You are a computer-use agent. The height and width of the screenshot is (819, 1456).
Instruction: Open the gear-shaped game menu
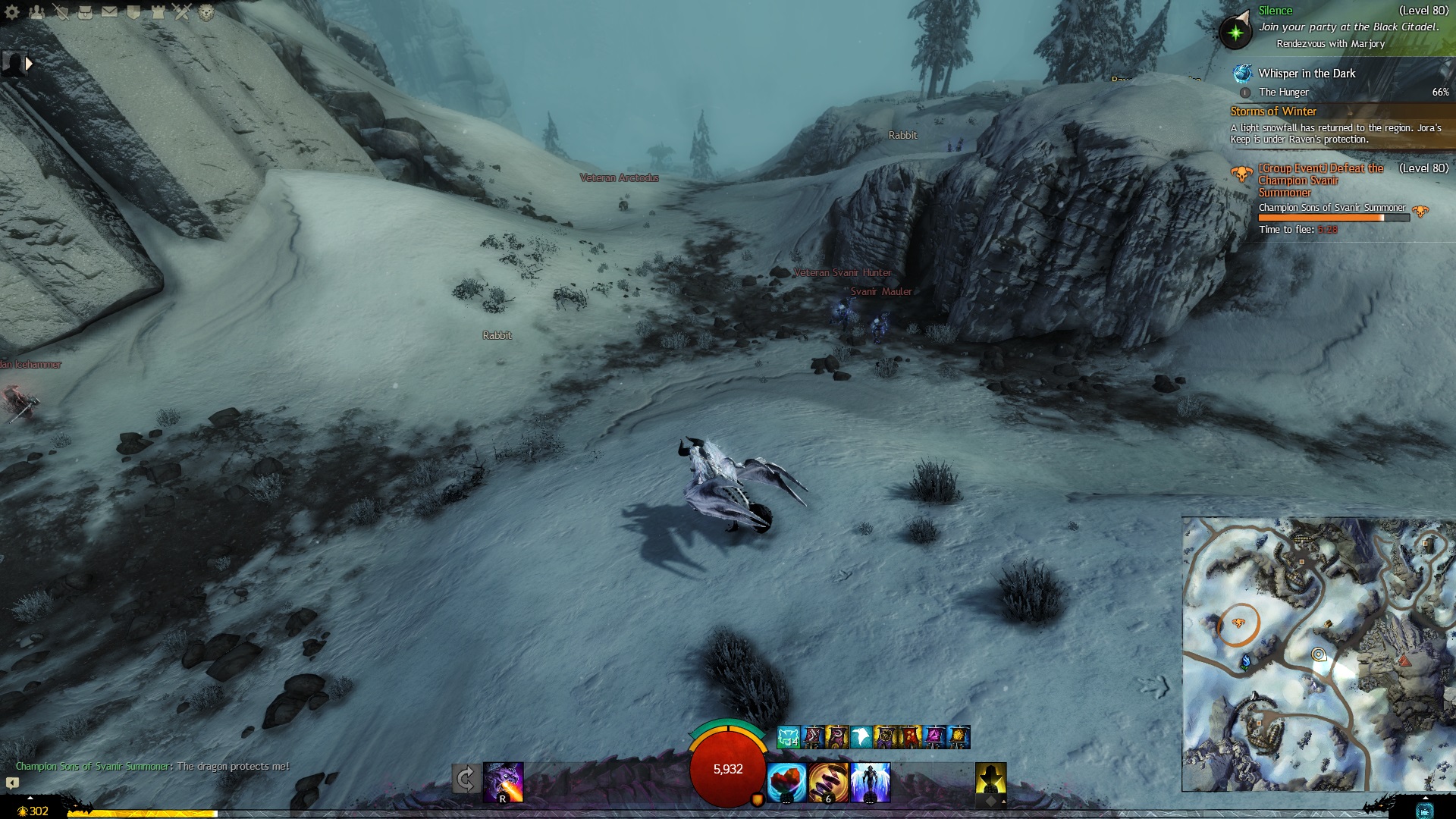[x=12, y=12]
